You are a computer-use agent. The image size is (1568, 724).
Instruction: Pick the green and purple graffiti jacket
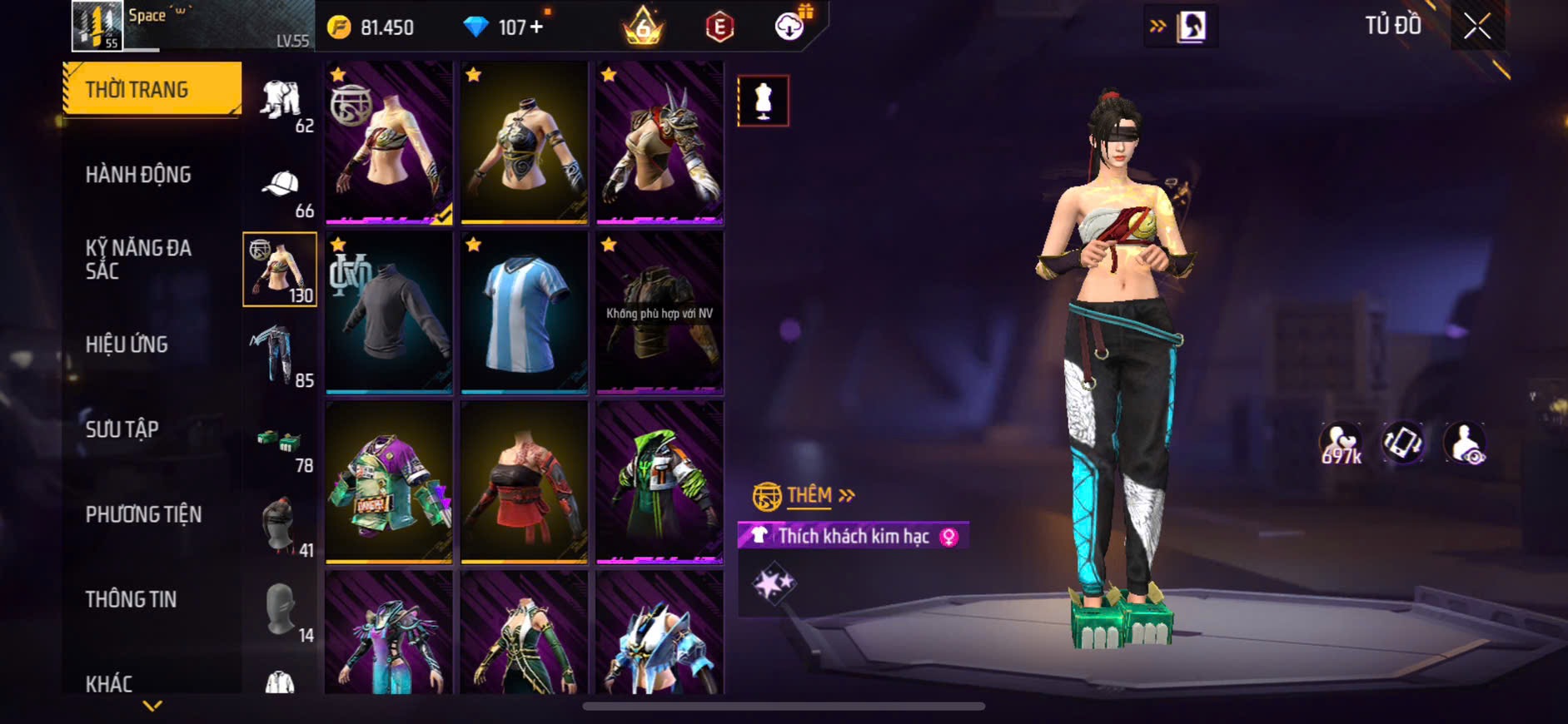(389, 482)
